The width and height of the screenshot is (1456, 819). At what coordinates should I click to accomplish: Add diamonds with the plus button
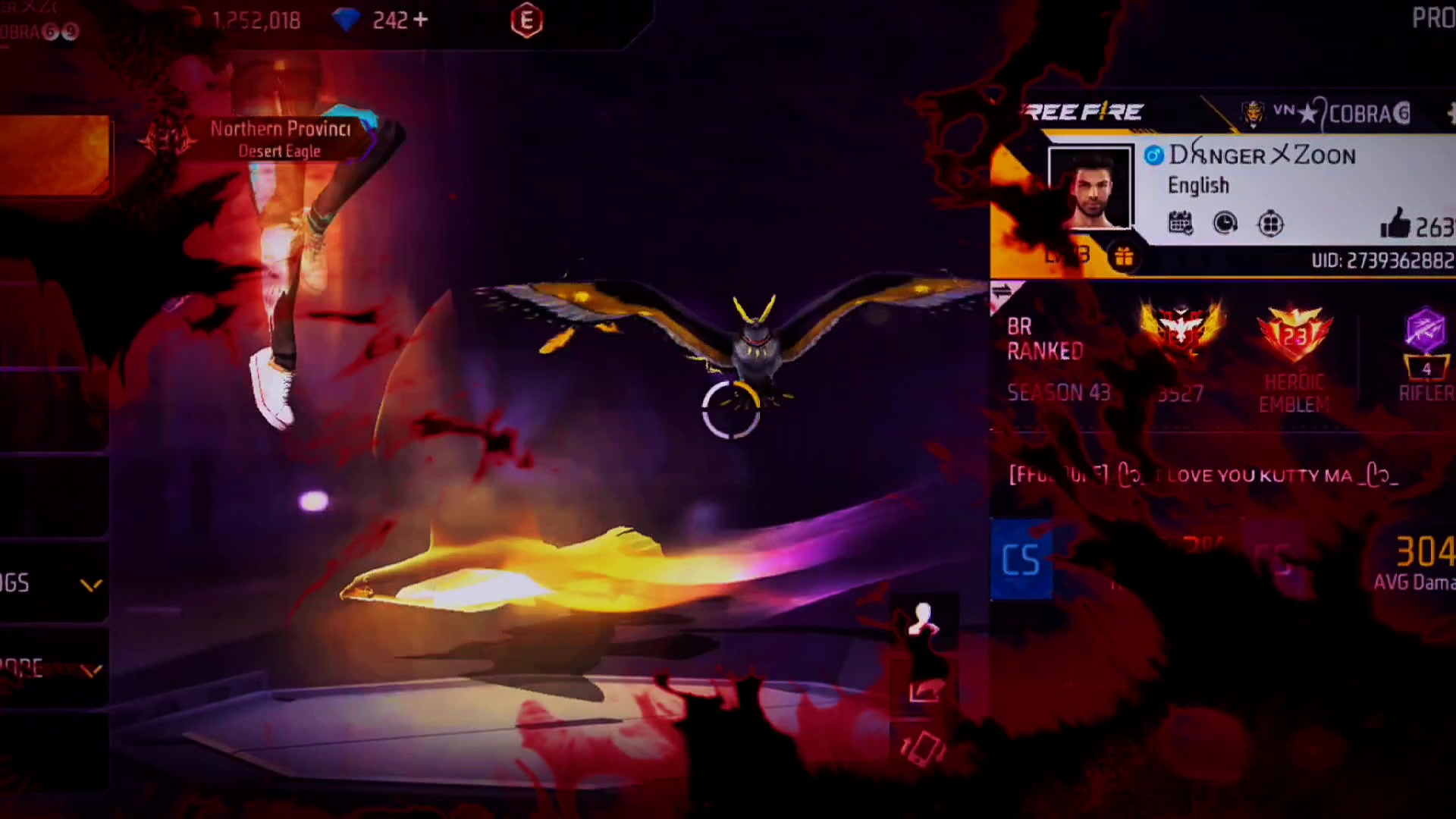tap(421, 20)
